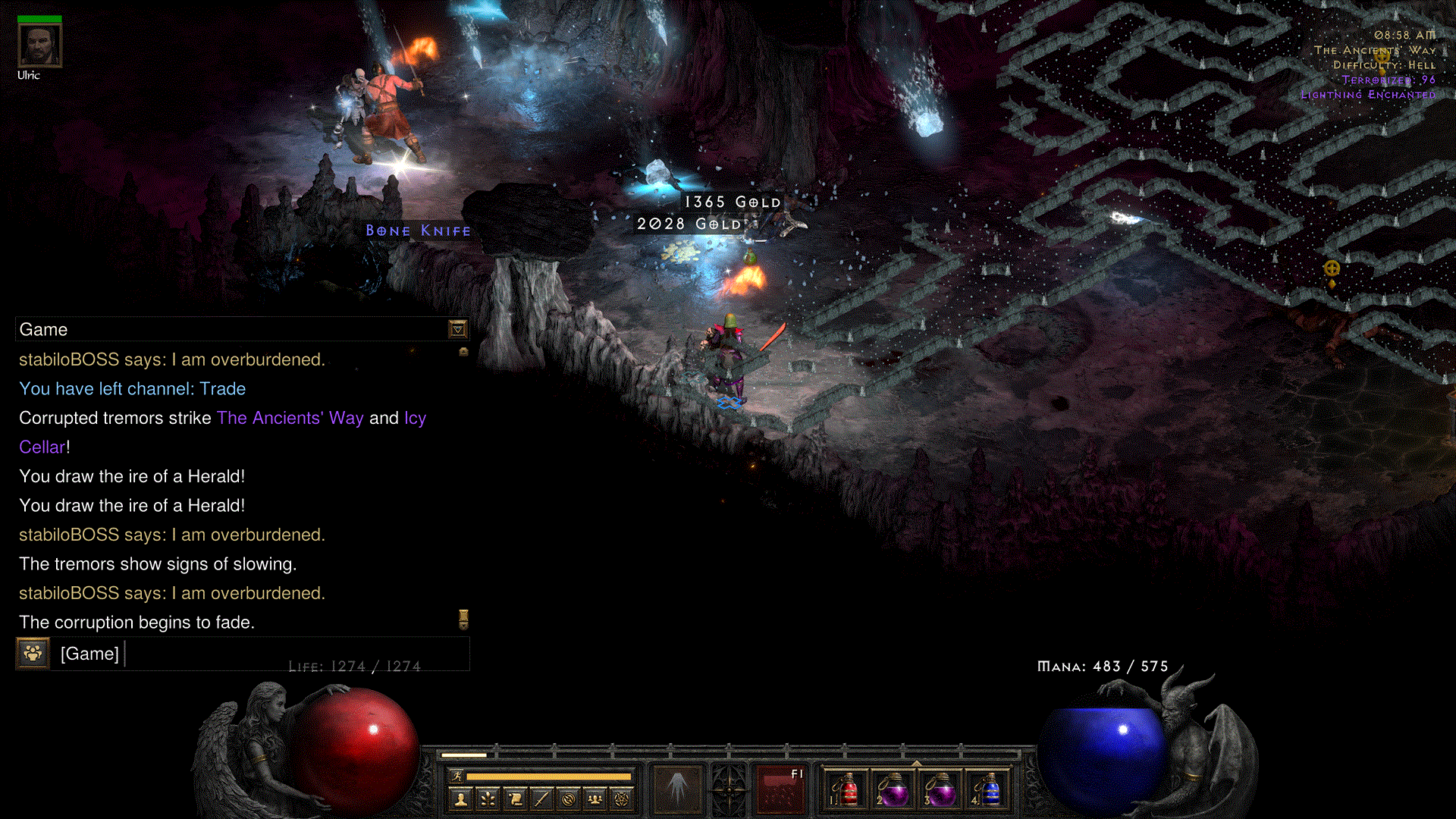Click the round emblem mini menu icon

pos(569,799)
